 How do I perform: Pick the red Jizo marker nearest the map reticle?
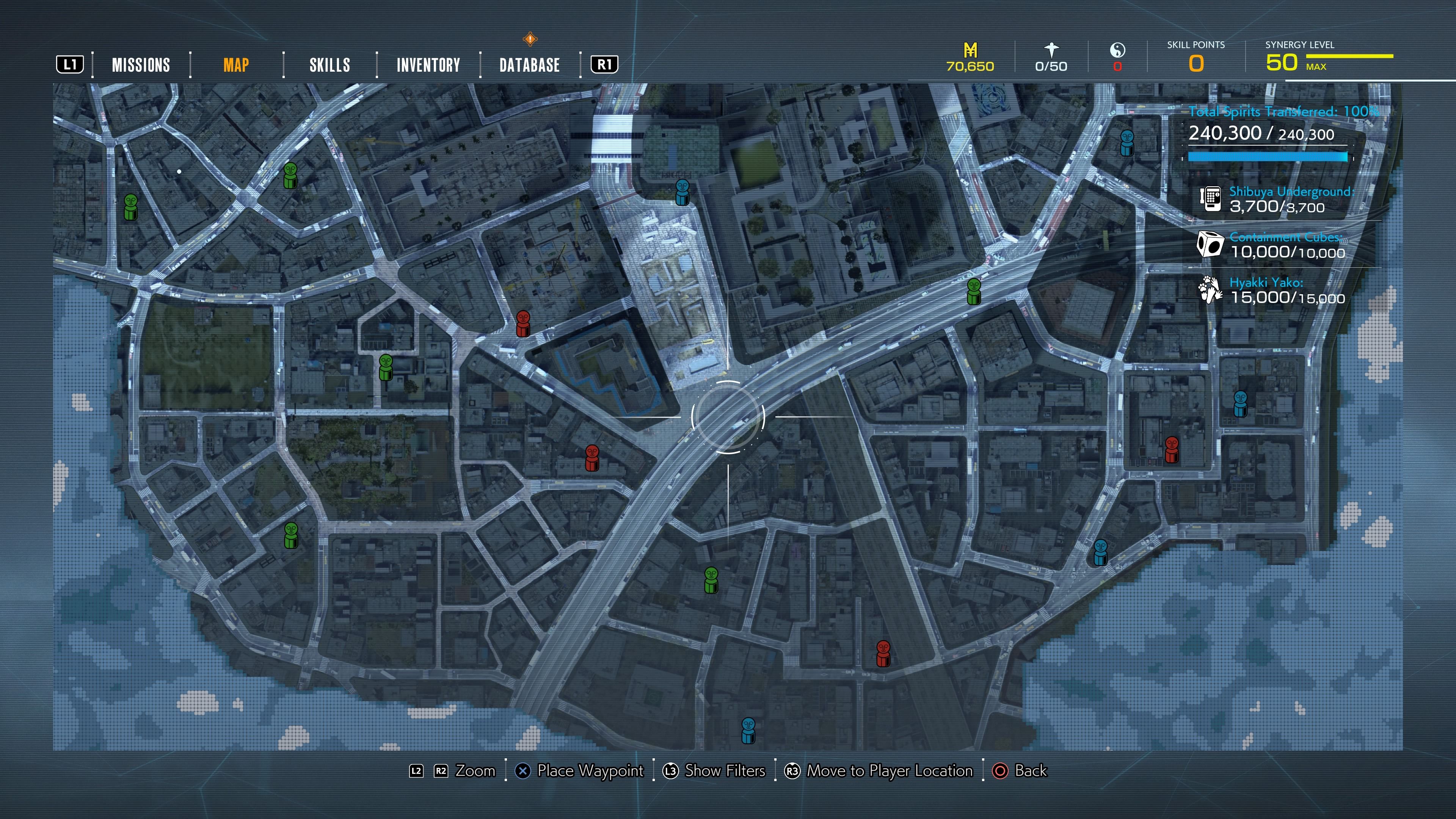pos(592,458)
